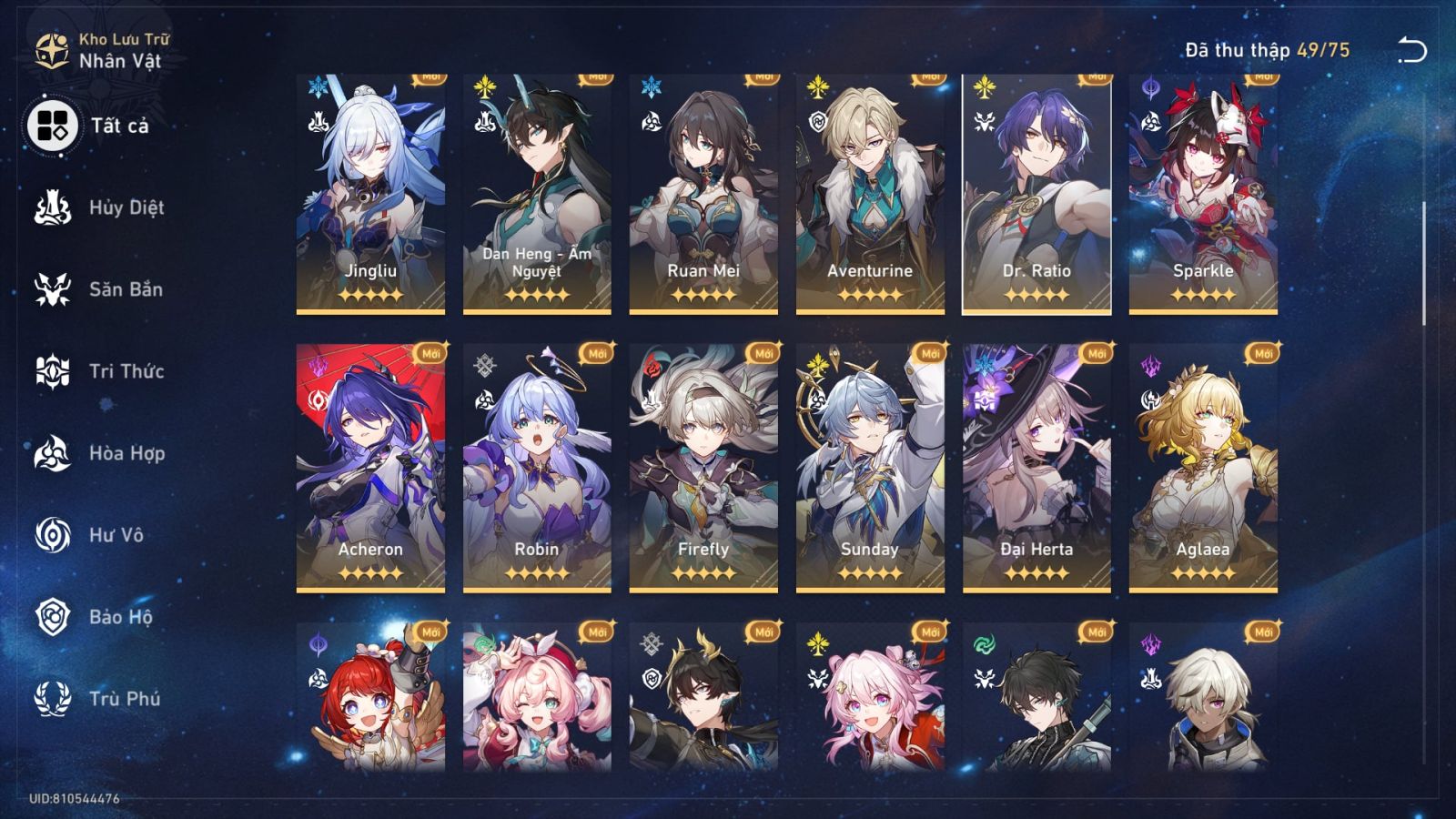Open the Trù Phú path filter
Image resolution: width=1456 pixels, height=819 pixels.
point(55,699)
